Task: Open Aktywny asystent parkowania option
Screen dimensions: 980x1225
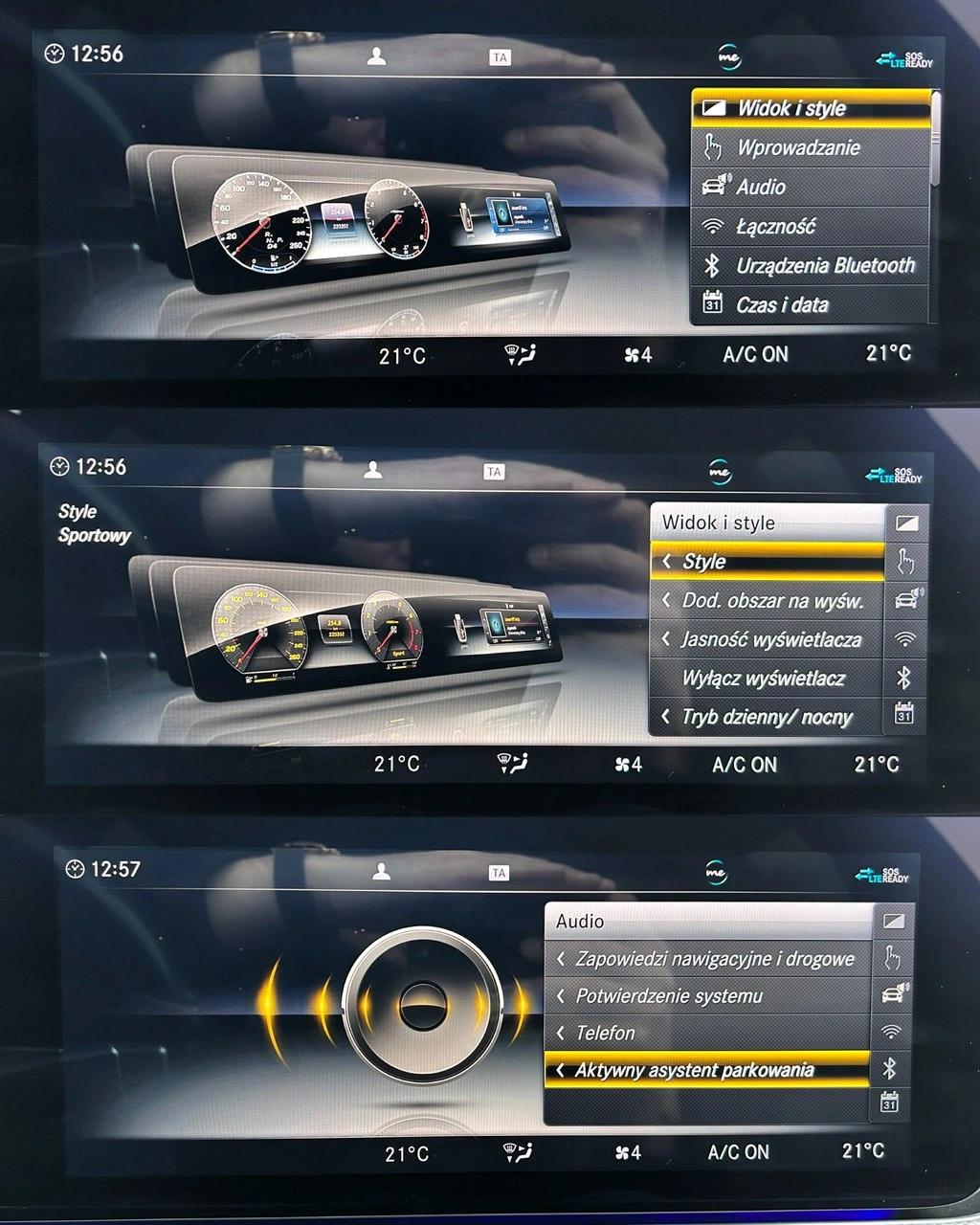Action: [694, 1071]
